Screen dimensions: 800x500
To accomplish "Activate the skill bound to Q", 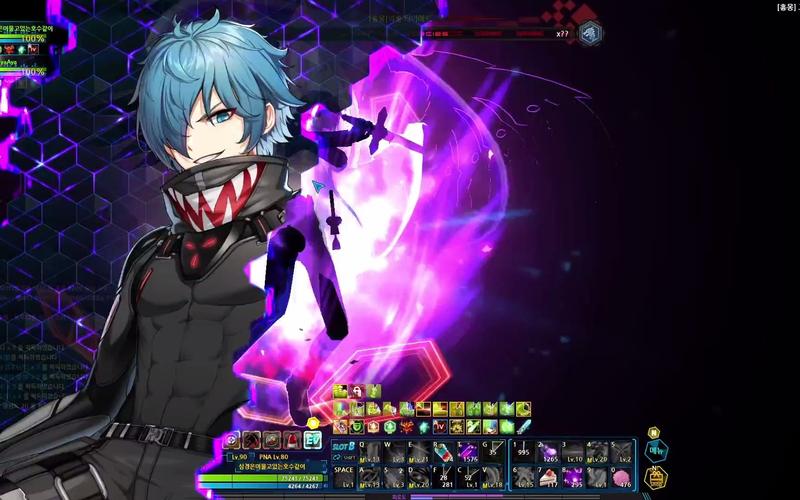I will tap(368, 451).
